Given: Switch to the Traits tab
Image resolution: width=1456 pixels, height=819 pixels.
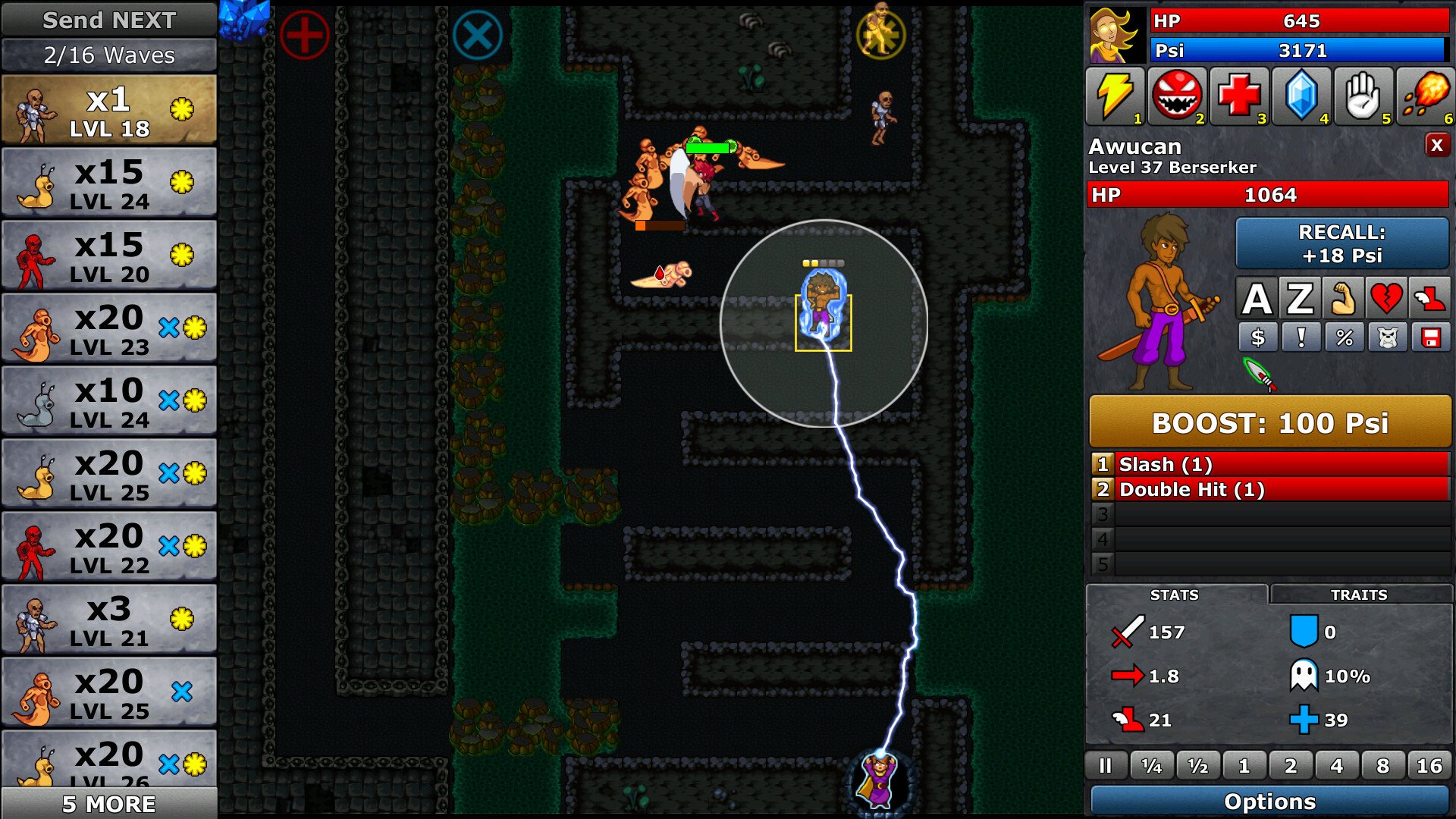Looking at the screenshot, I should [x=1359, y=595].
